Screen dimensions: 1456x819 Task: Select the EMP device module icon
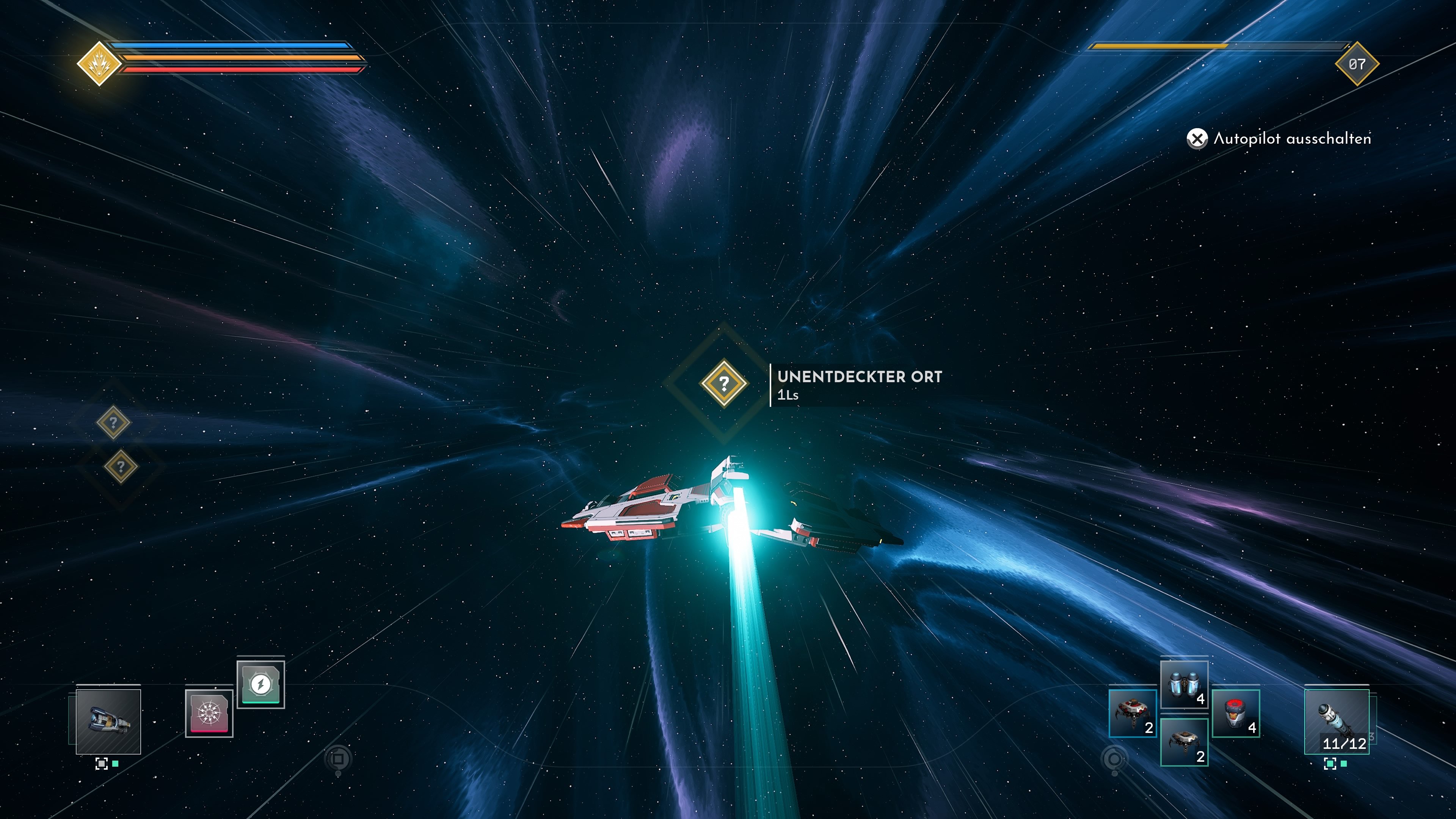pos(209,714)
